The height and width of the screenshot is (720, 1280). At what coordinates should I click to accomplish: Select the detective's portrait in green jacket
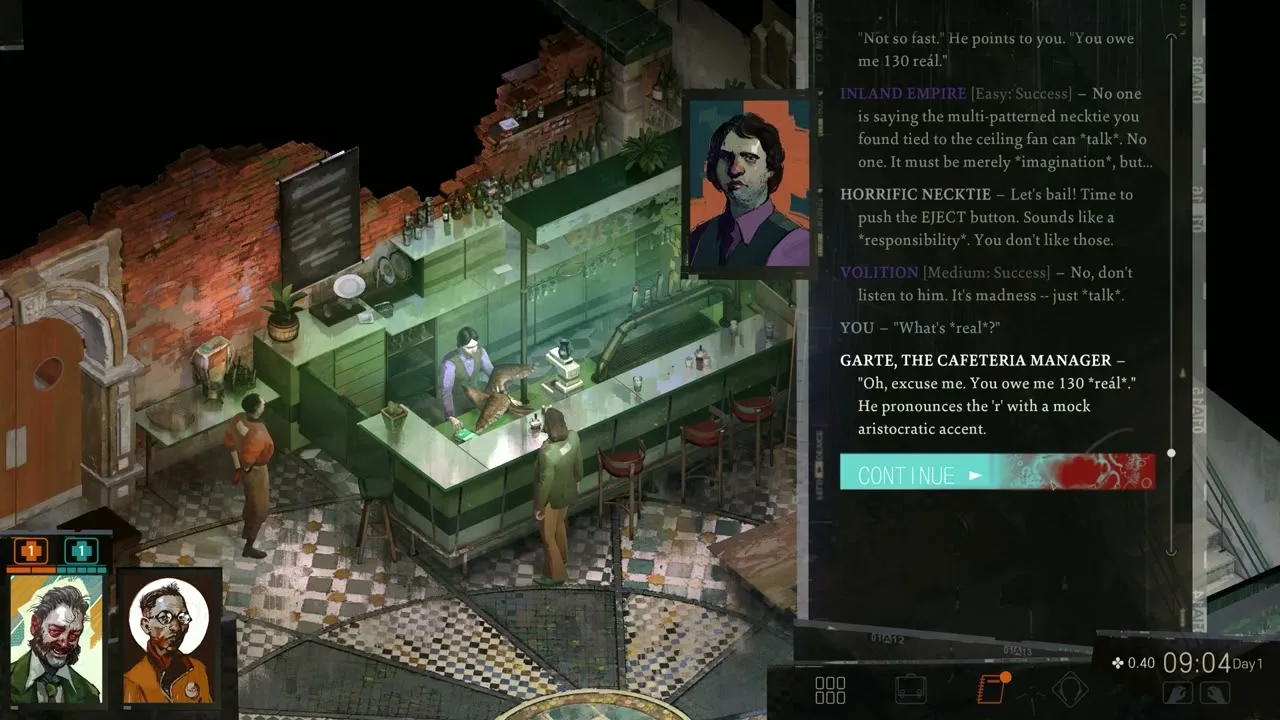pos(57,639)
